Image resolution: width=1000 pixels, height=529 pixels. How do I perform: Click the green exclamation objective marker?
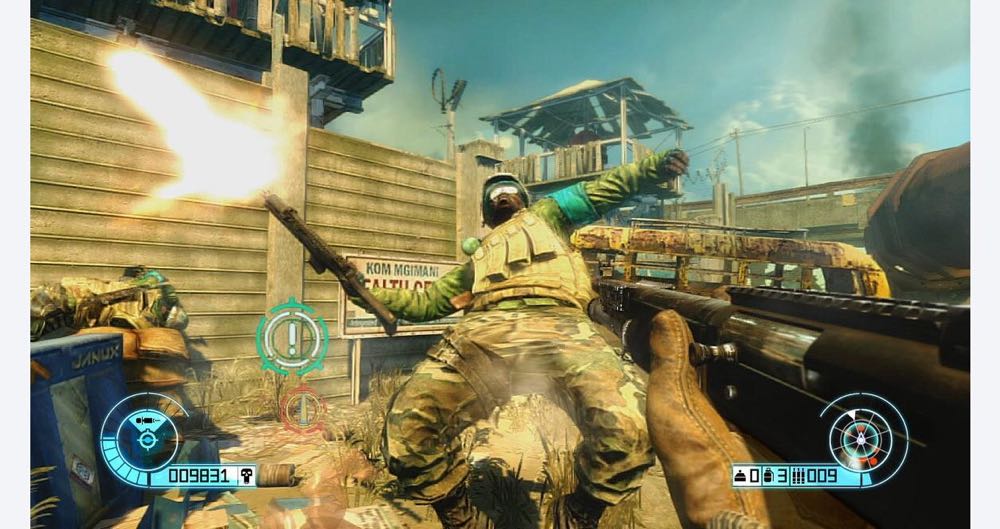click(x=292, y=336)
